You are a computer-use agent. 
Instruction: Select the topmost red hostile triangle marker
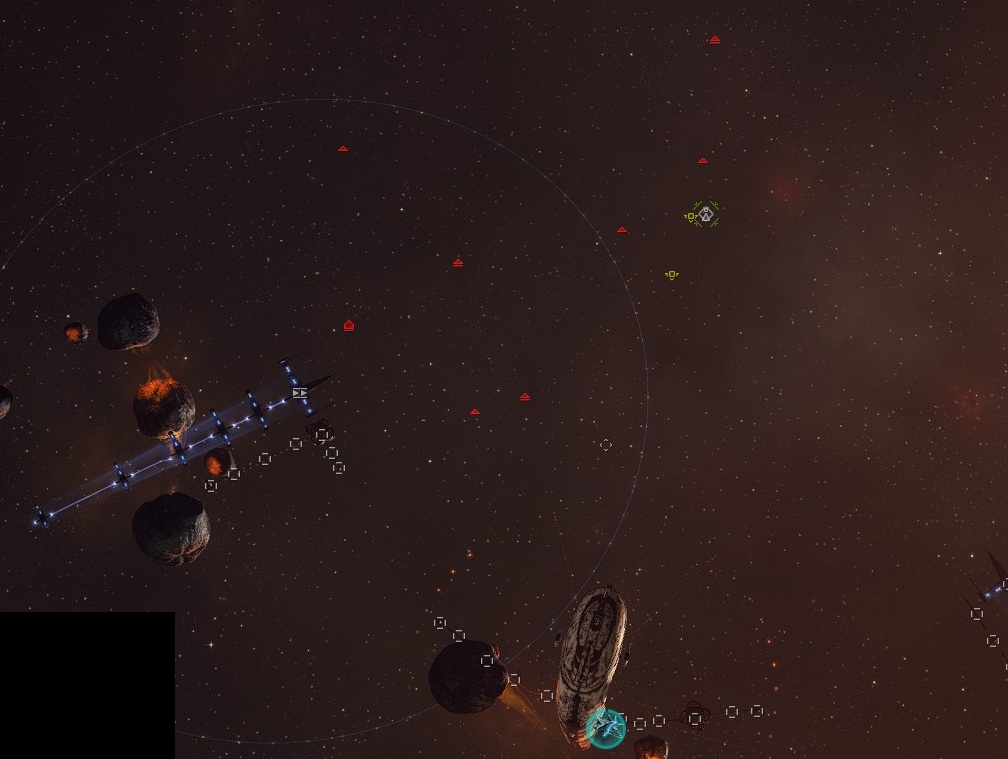point(714,40)
